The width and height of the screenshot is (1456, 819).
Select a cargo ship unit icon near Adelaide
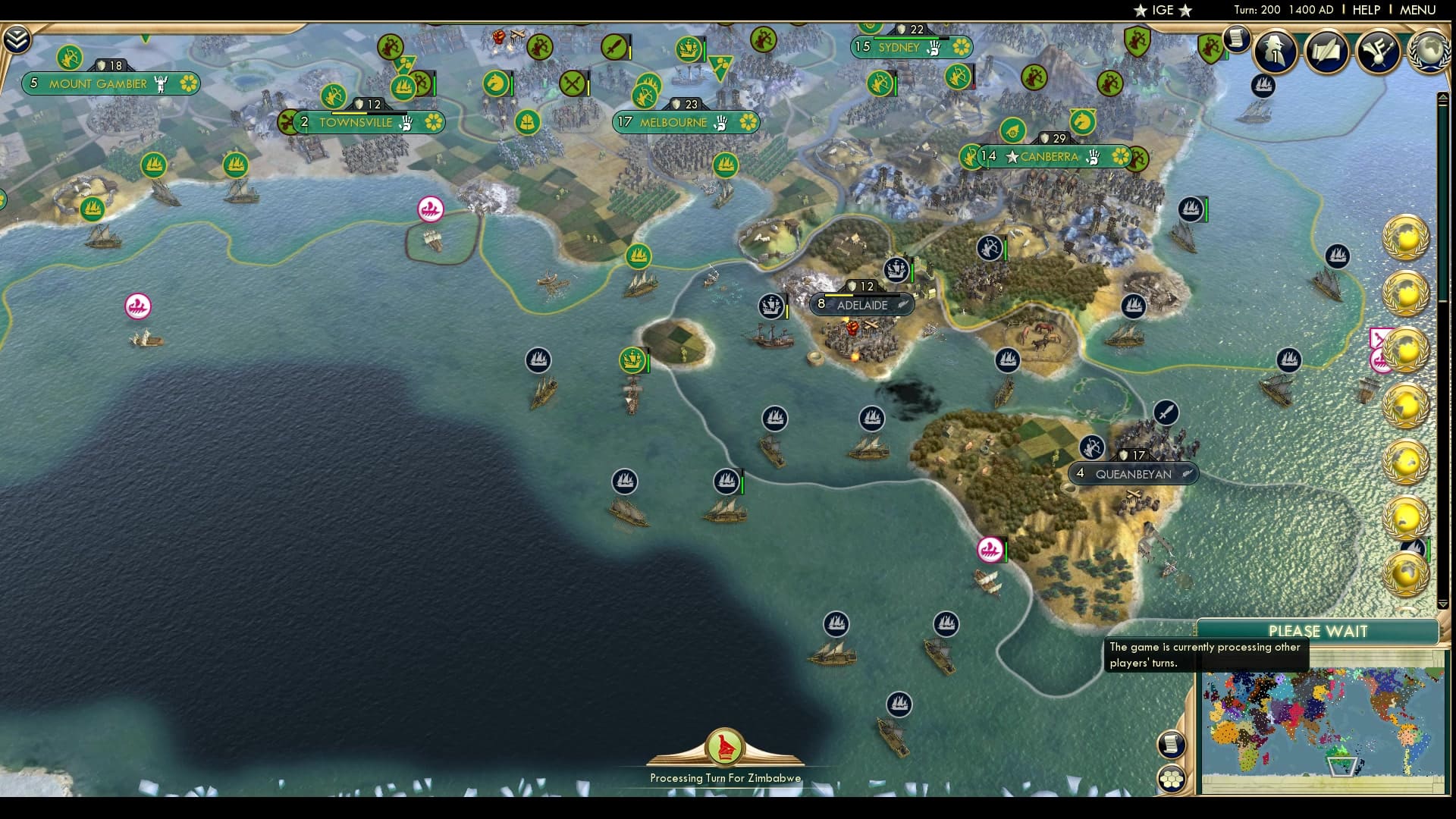771,305
